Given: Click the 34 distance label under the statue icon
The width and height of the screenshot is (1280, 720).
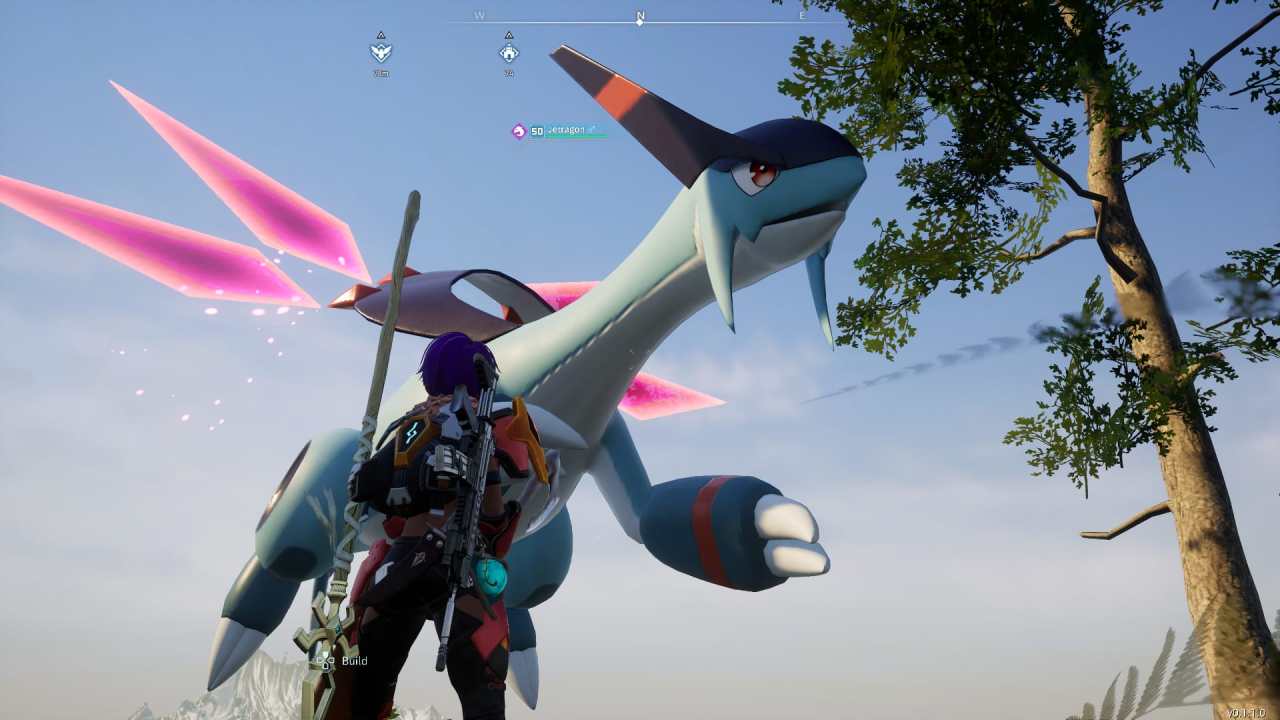Looking at the screenshot, I should pos(508,71).
